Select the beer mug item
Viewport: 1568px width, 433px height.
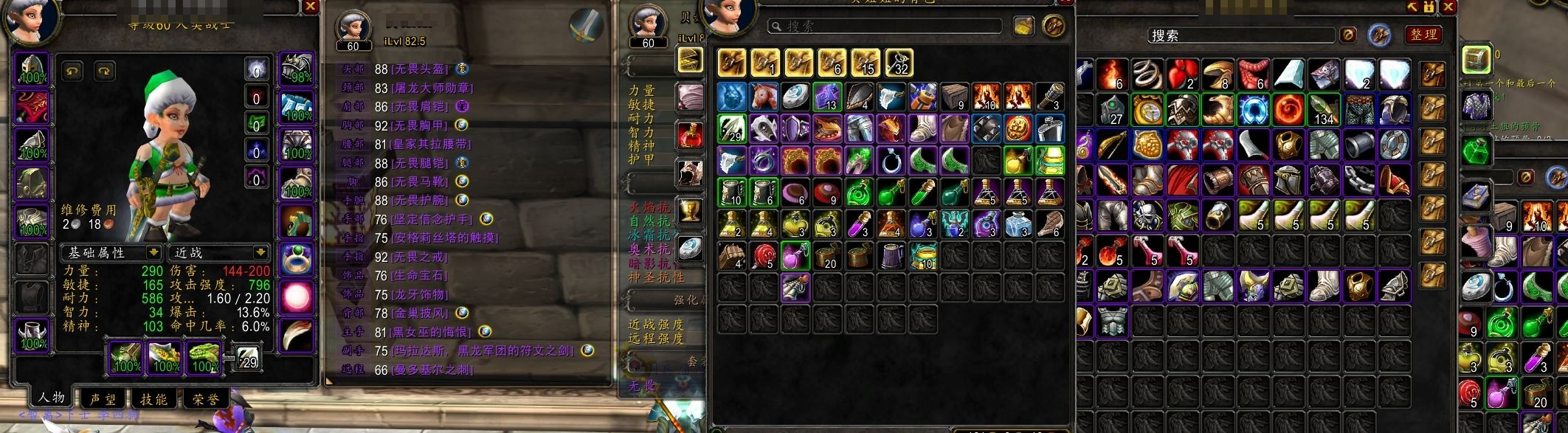click(x=891, y=255)
